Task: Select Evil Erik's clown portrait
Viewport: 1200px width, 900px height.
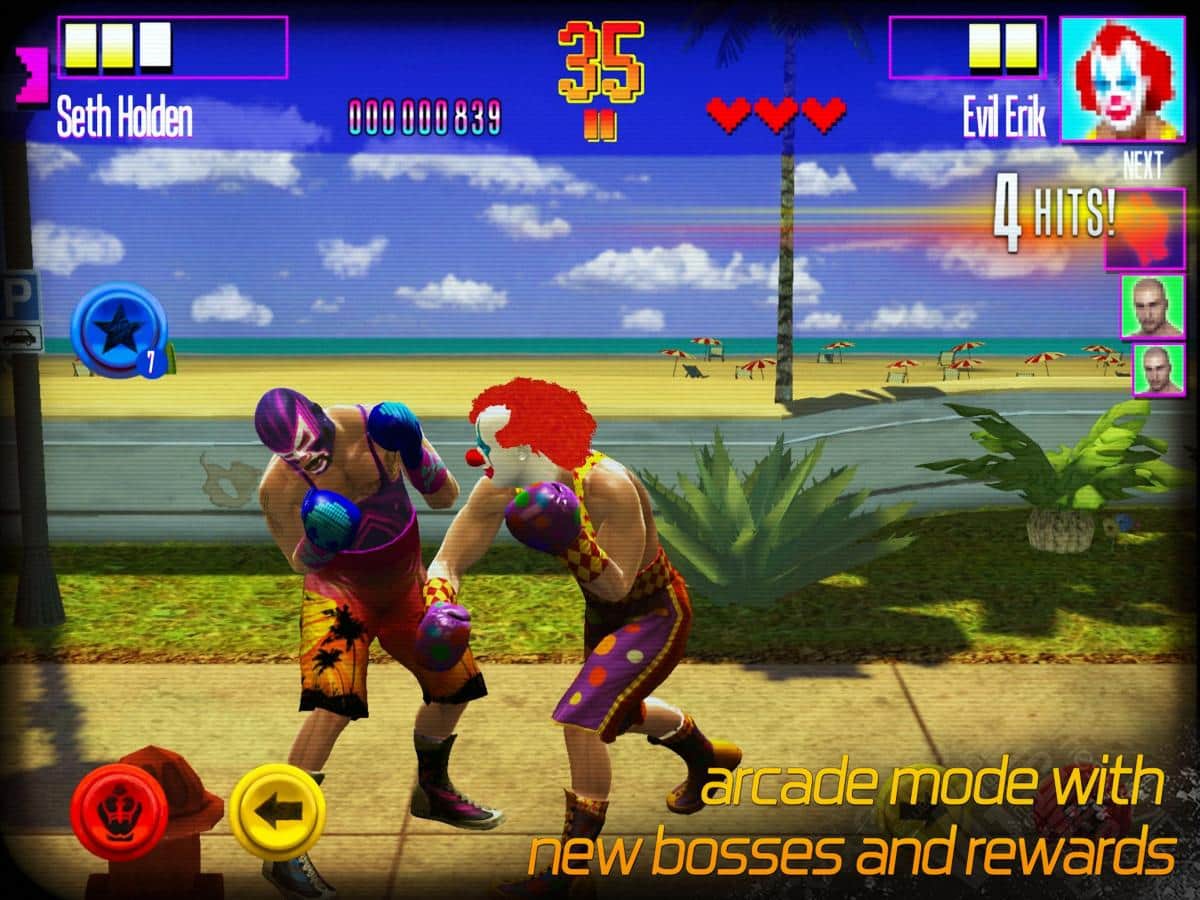Action: click(x=1121, y=78)
